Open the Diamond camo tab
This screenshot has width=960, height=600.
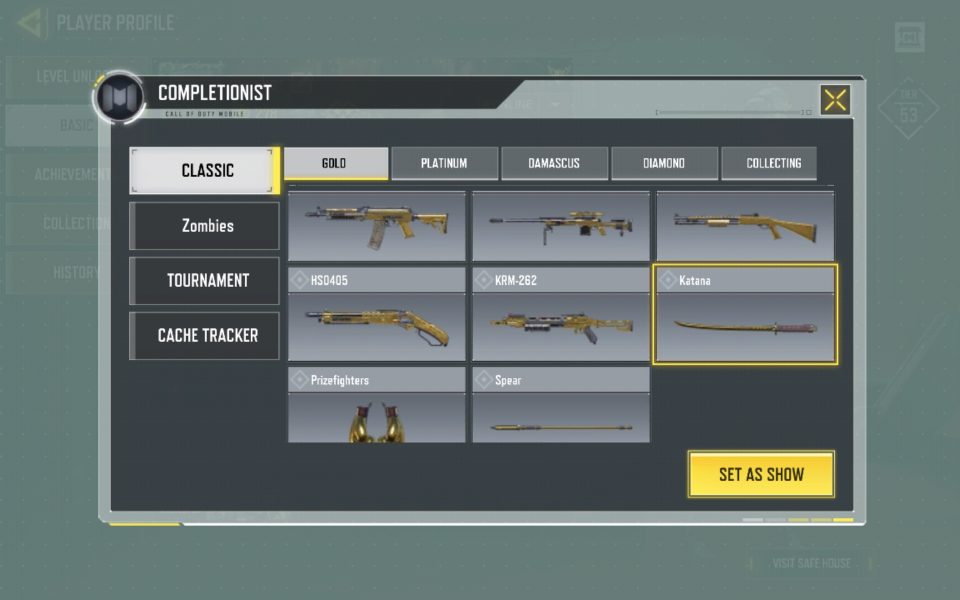pos(664,163)
